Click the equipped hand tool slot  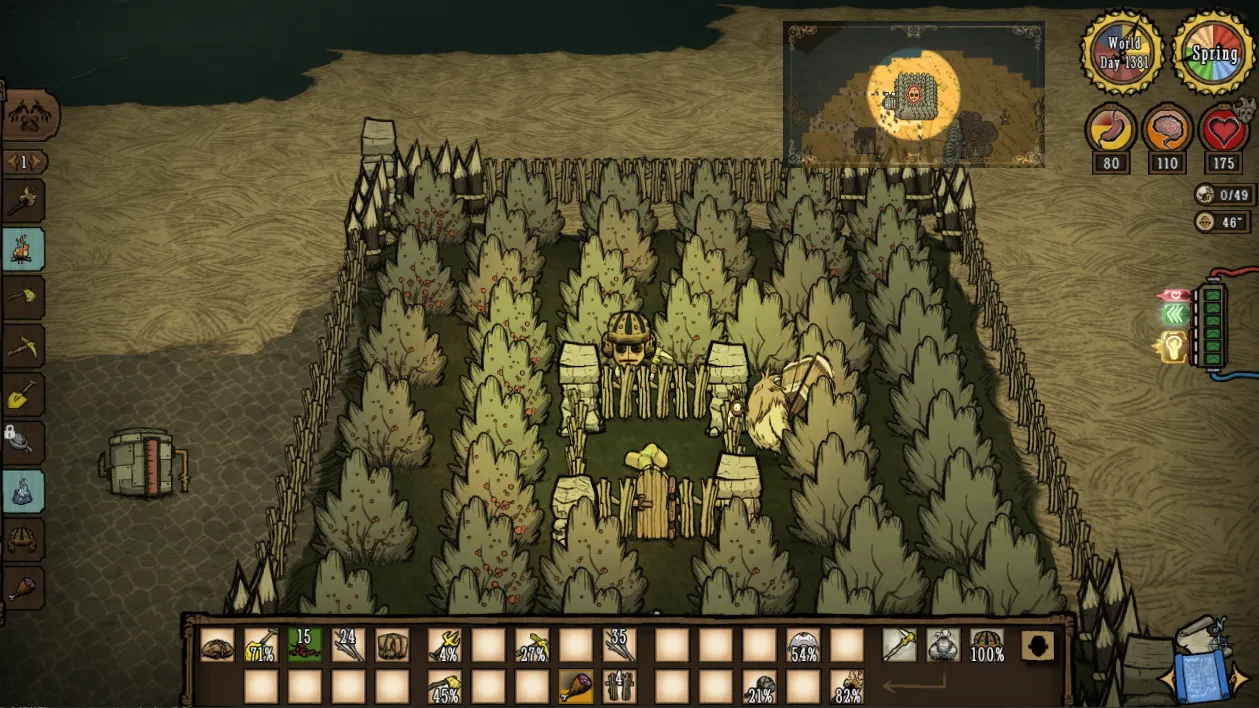click(x=899, y=645)
